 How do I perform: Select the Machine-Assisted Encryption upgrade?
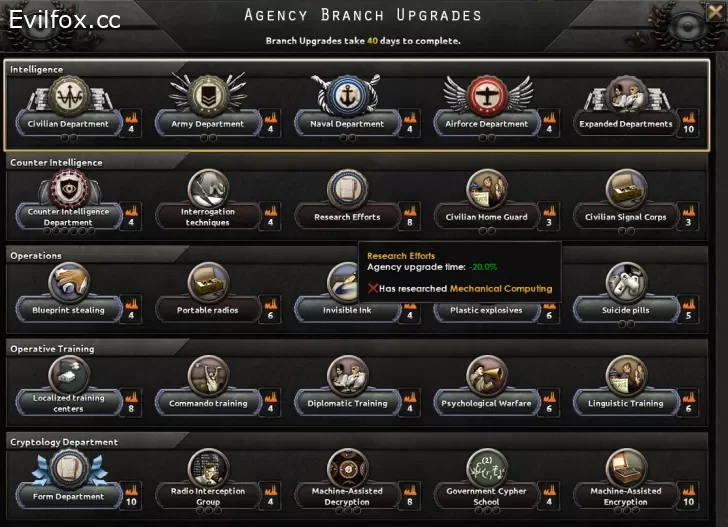[627, 496]
